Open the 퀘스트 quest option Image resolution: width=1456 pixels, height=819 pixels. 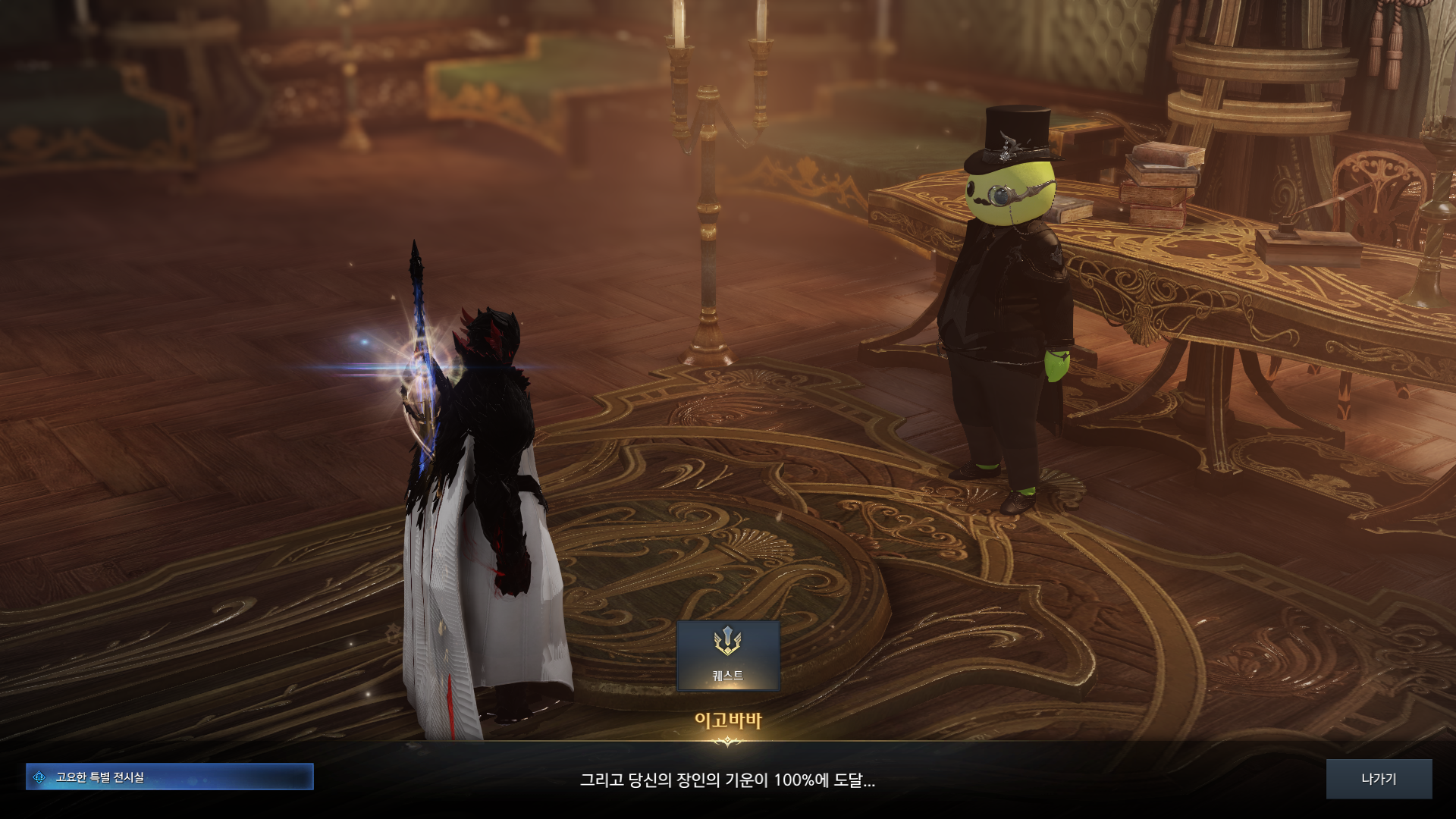coord(727,655)
